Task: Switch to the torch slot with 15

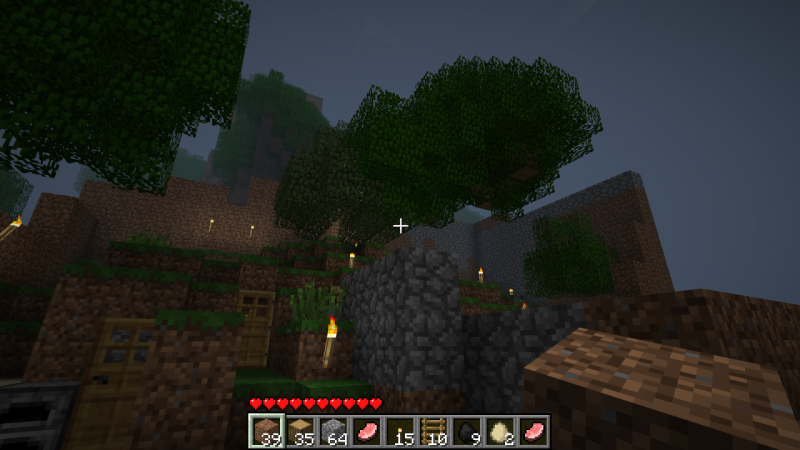Action: [x=400, y=431]
